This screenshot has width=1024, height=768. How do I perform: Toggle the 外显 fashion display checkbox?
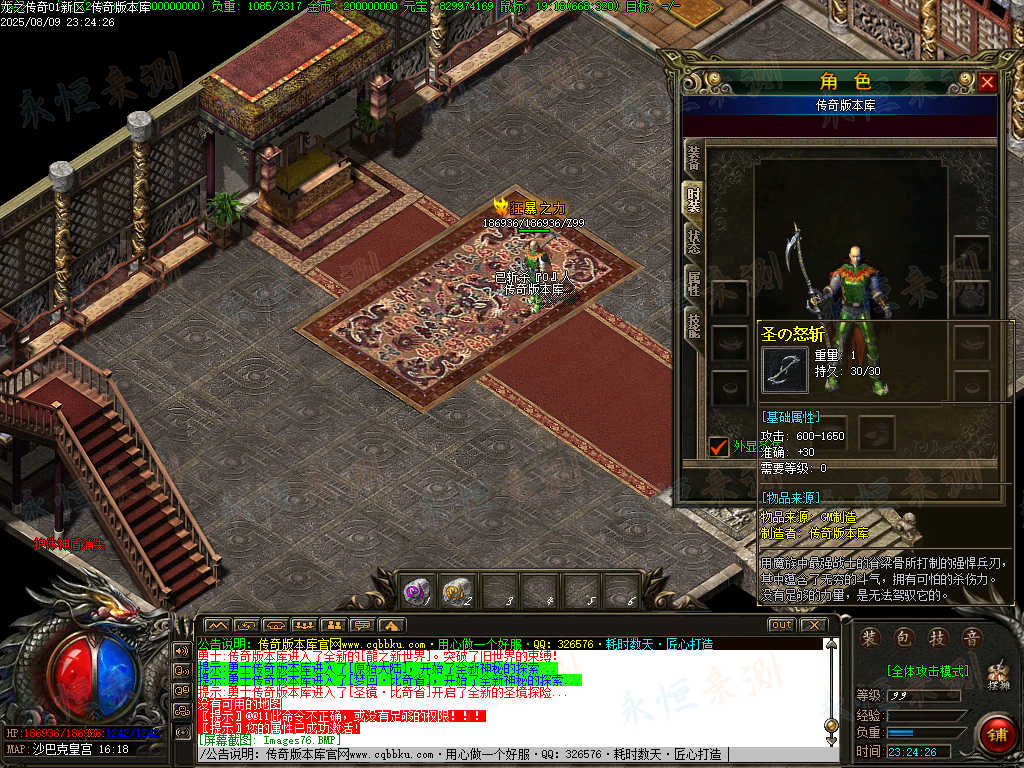(x=718, y=446)
